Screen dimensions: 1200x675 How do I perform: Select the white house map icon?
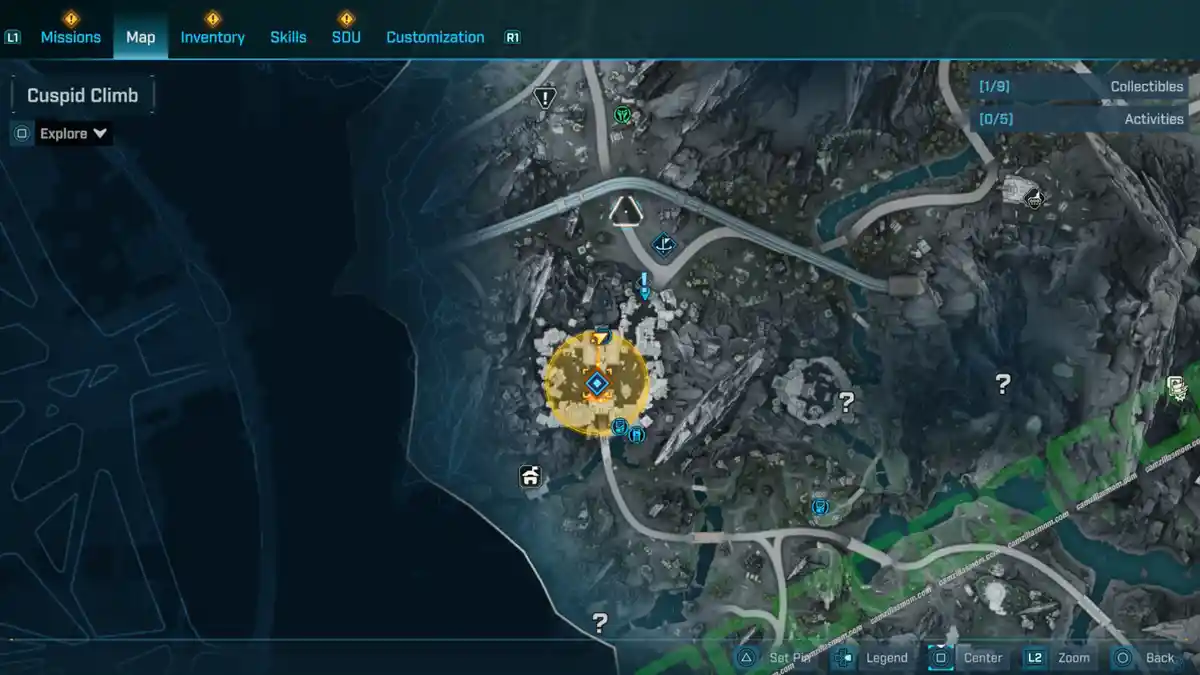coord(530,477)
